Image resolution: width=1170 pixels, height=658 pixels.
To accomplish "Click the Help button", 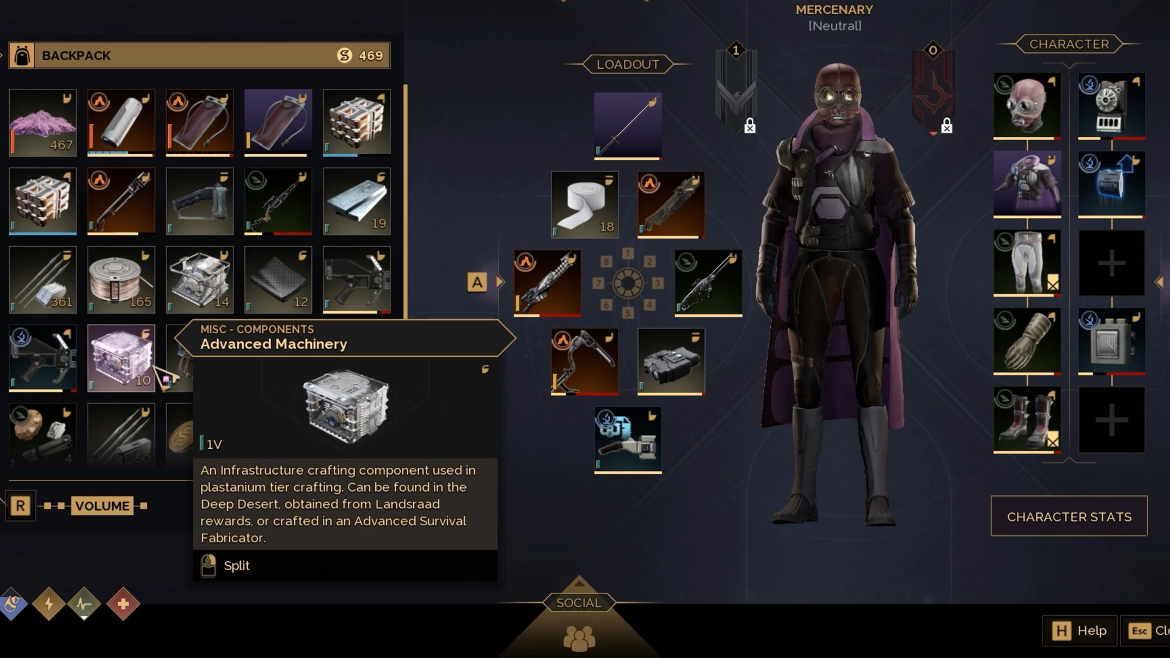I will click(x=1080, y=631).
